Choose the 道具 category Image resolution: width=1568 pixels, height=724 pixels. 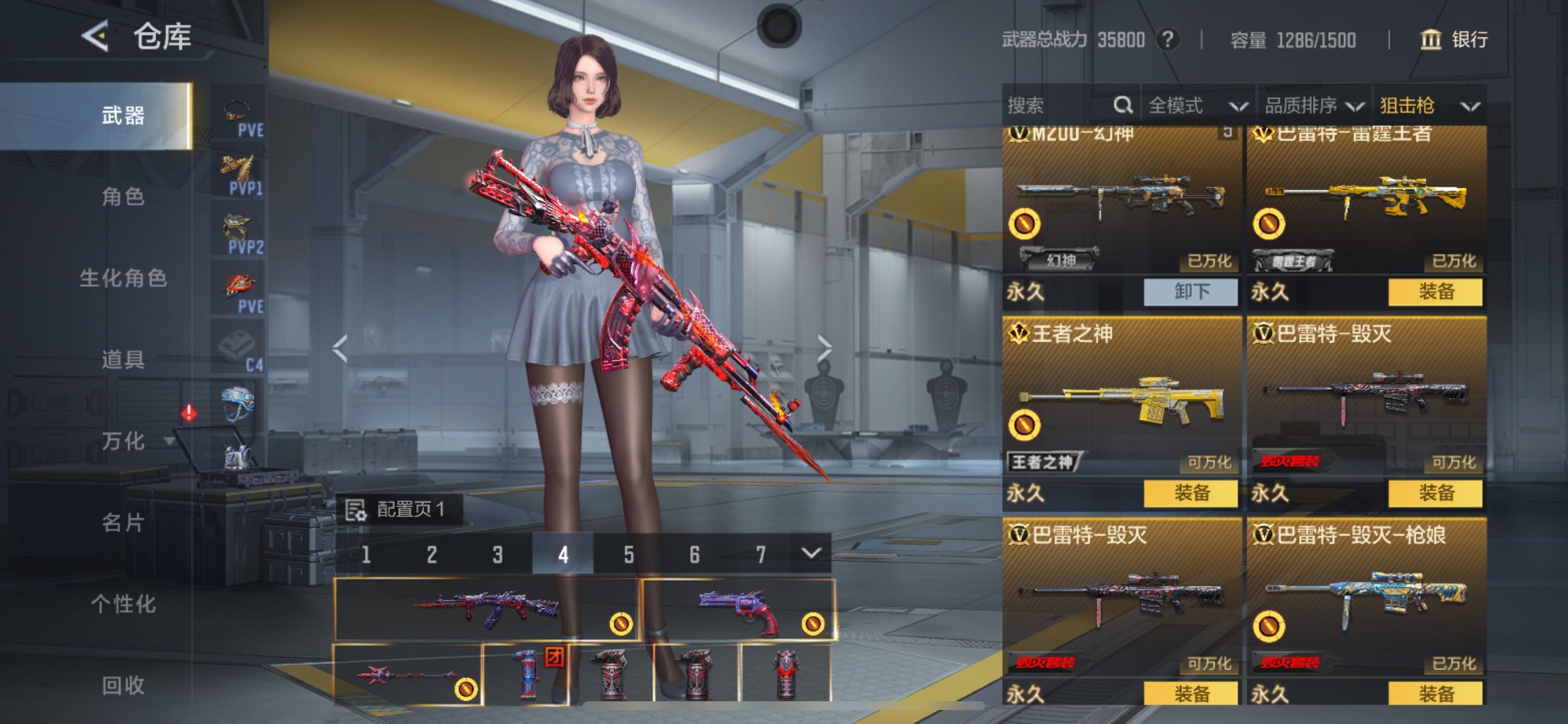coord(123,360)
